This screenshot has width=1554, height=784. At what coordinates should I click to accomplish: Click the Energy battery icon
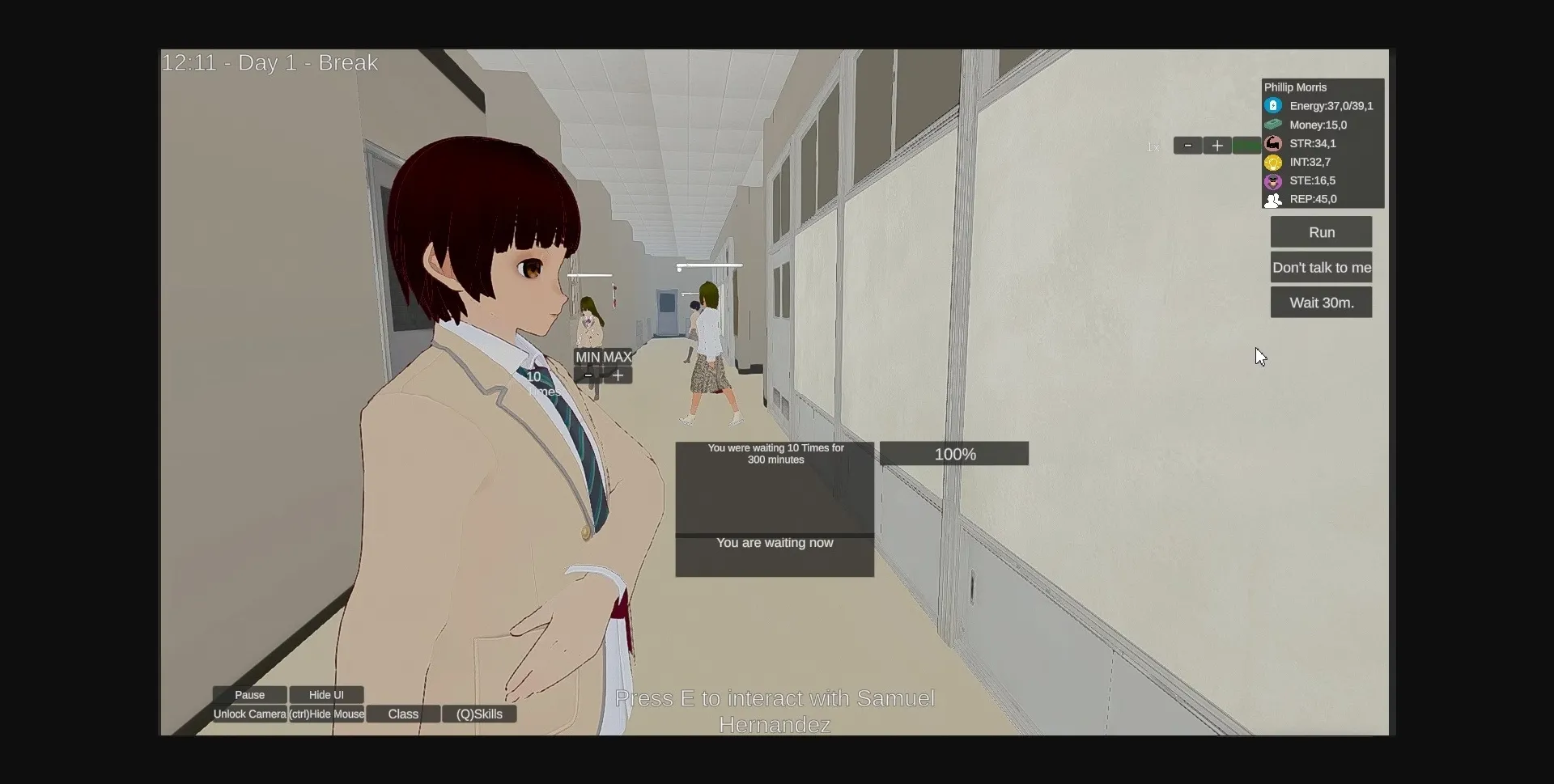pos(1274,105)
